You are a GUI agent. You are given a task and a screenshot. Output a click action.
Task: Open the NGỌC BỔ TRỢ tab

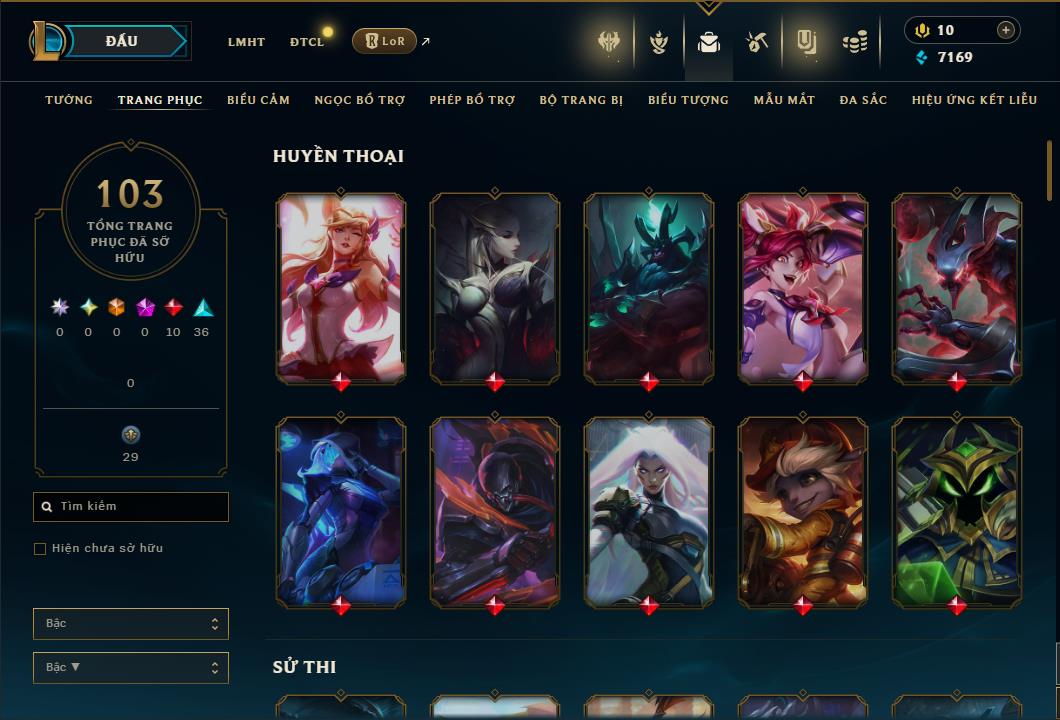click(359, 100)
